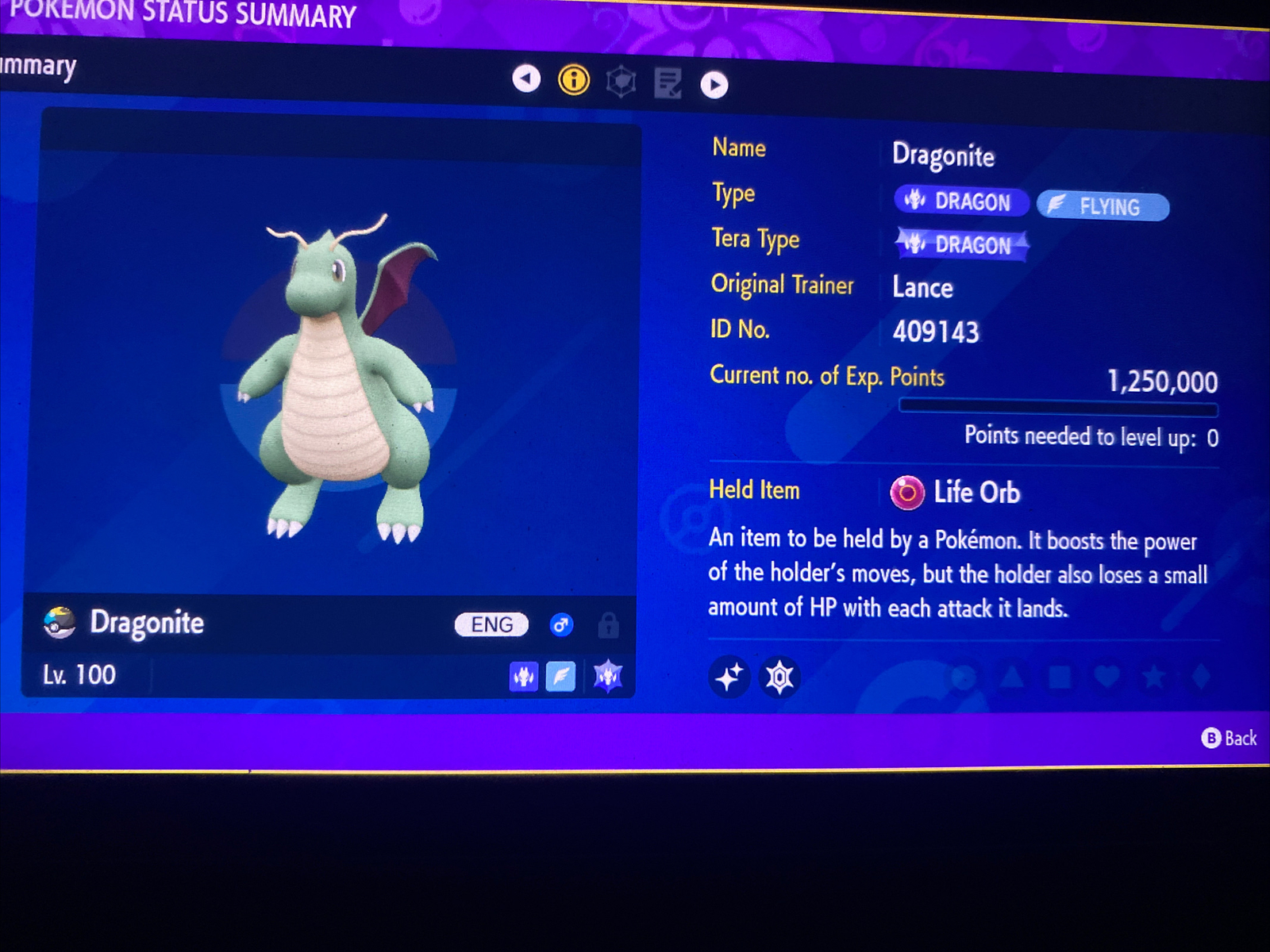
Task: Click the Dragon type badge
Action: pos(960,202)
